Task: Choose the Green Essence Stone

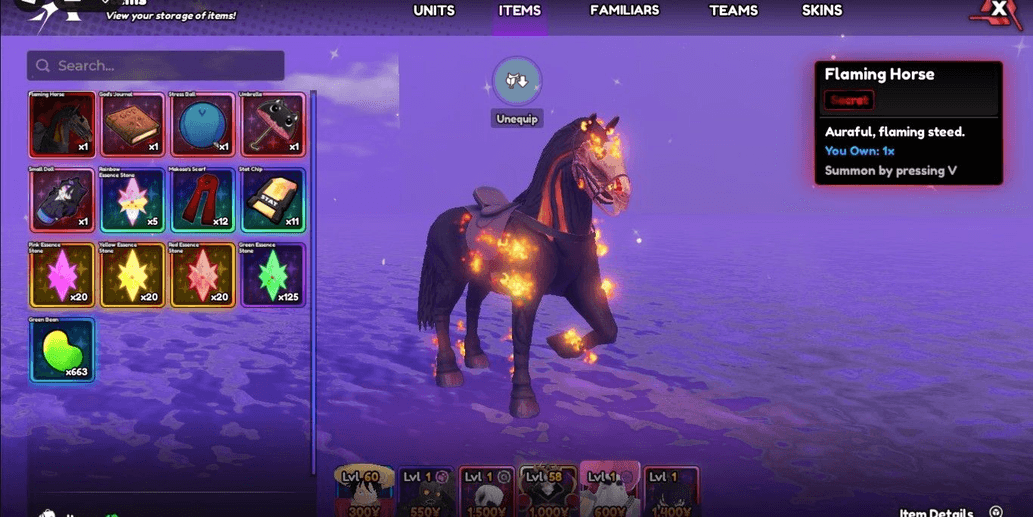Action: (272, 275)
